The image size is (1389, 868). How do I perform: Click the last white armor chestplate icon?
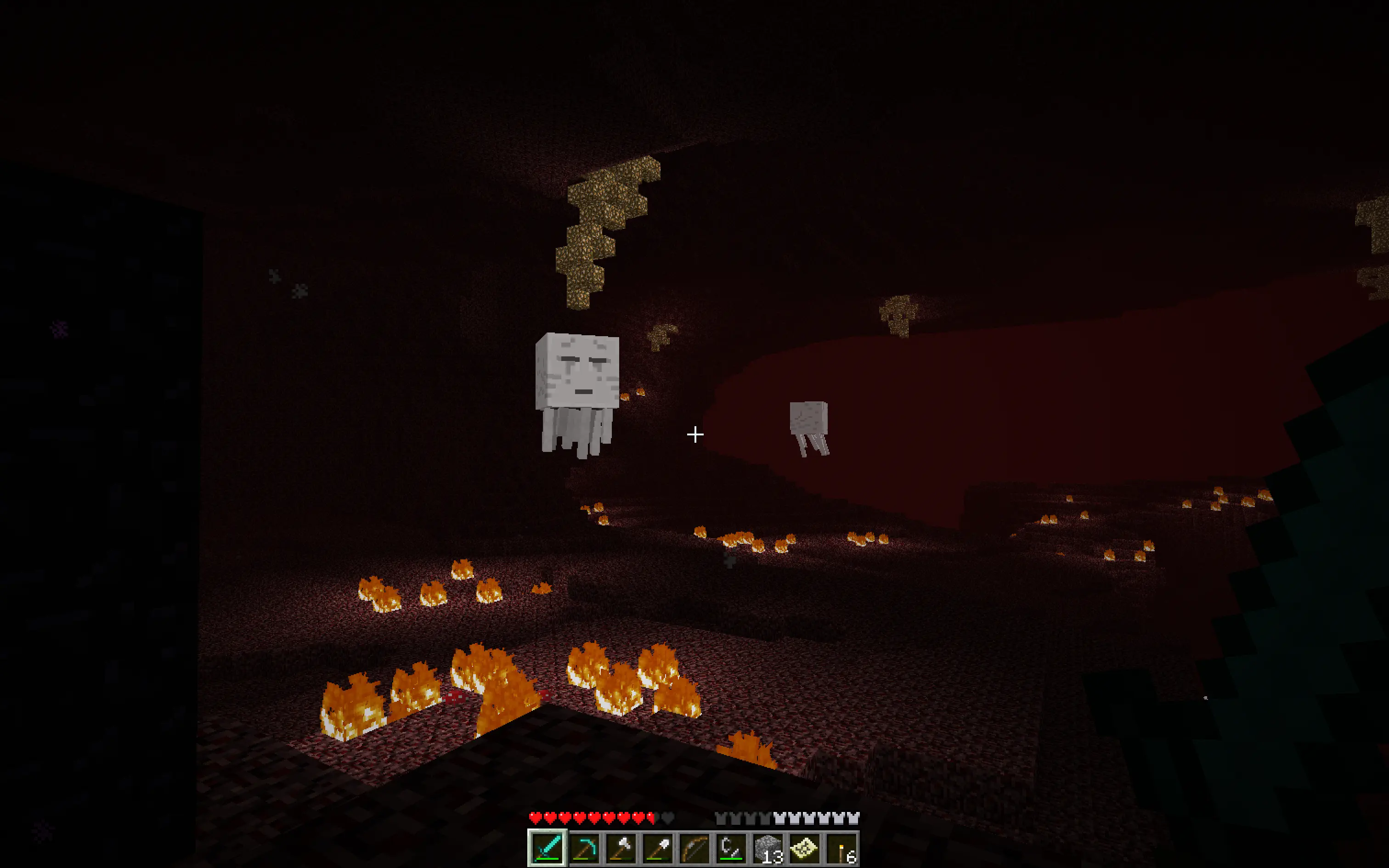(x=858, y=817)
